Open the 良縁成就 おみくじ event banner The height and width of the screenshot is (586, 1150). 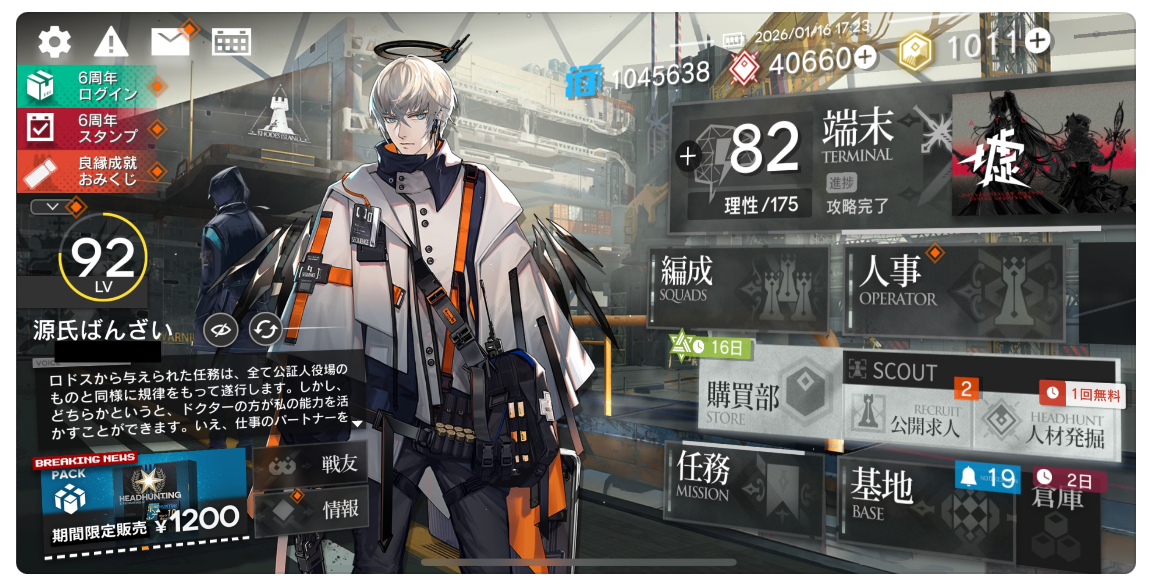click(x=89, y=170)
